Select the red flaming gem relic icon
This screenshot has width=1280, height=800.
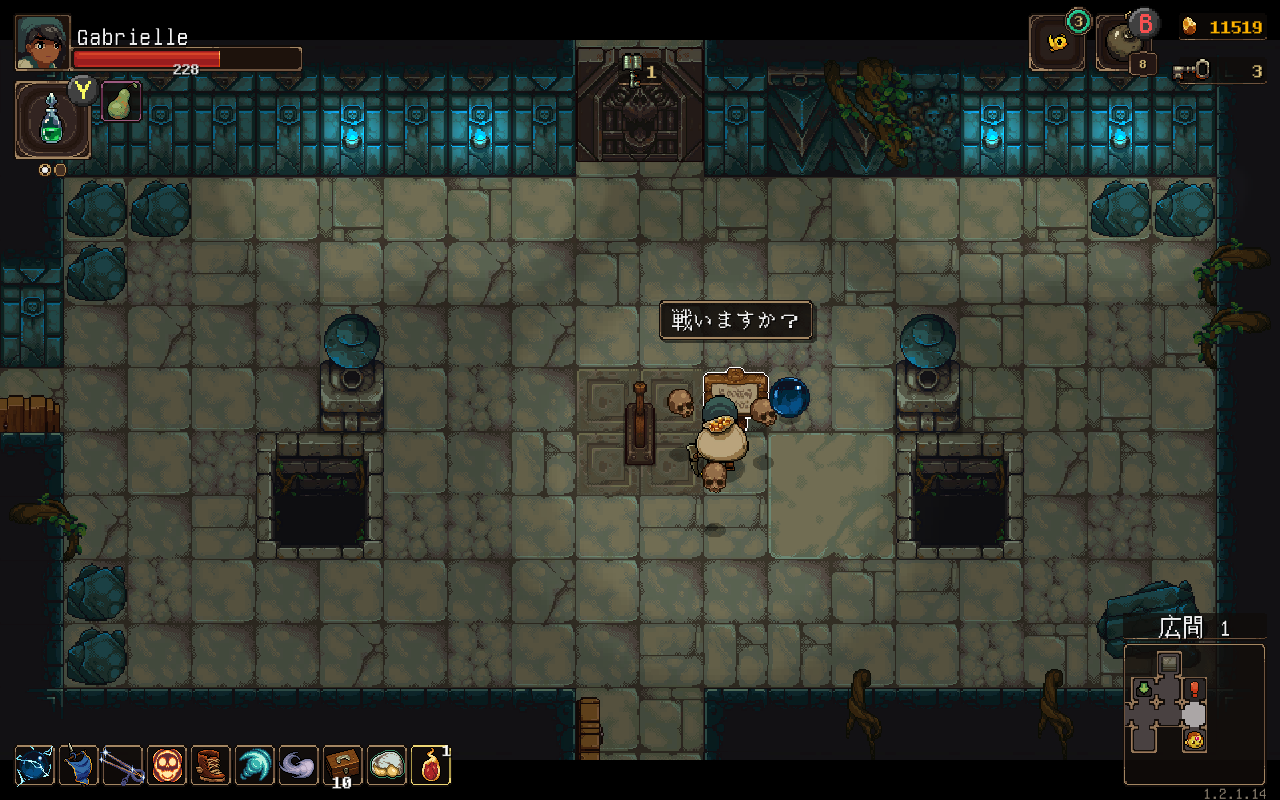pos(431,766)
